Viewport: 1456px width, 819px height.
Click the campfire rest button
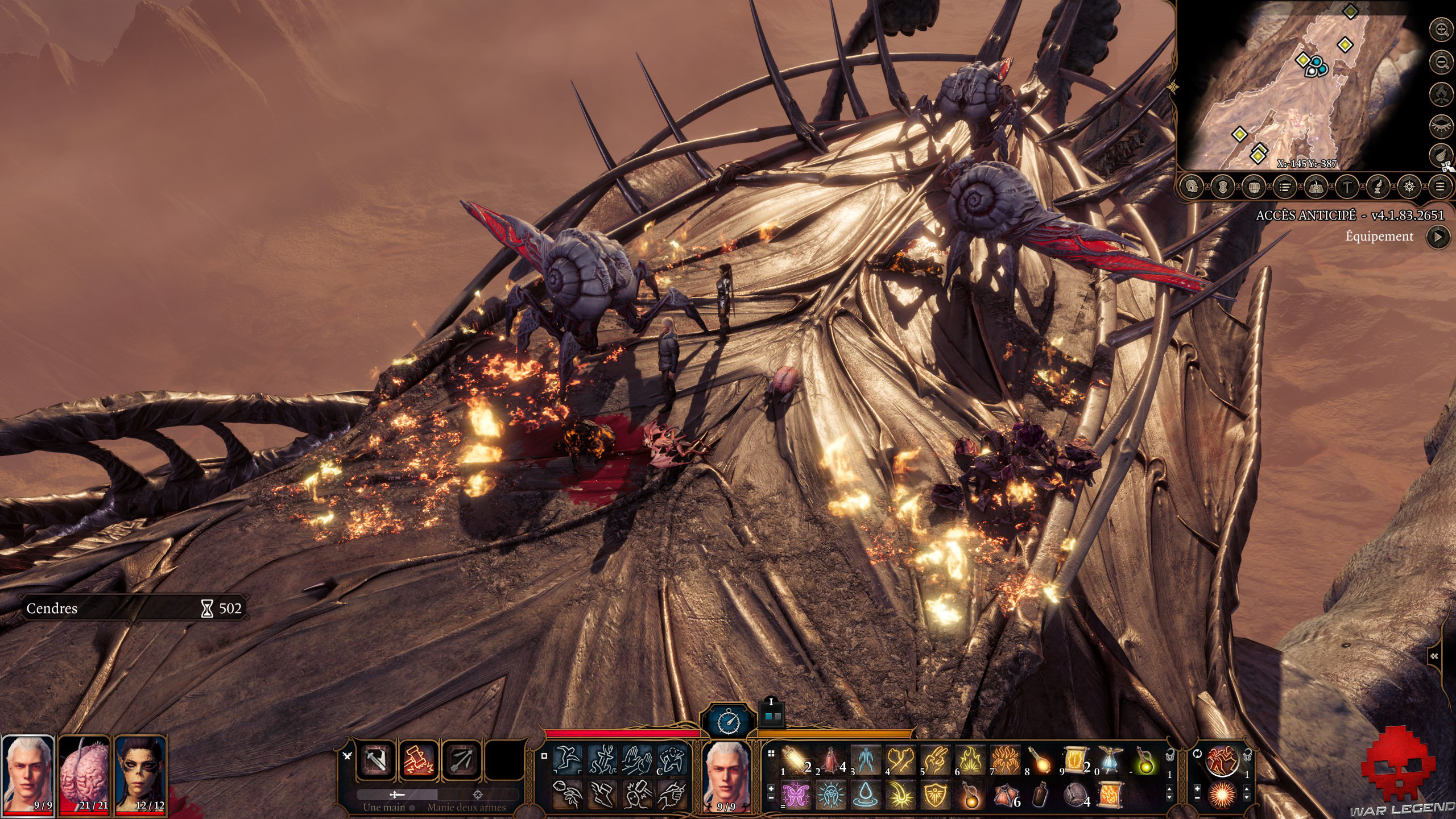pyautogui.click(x=1441, y=93)
